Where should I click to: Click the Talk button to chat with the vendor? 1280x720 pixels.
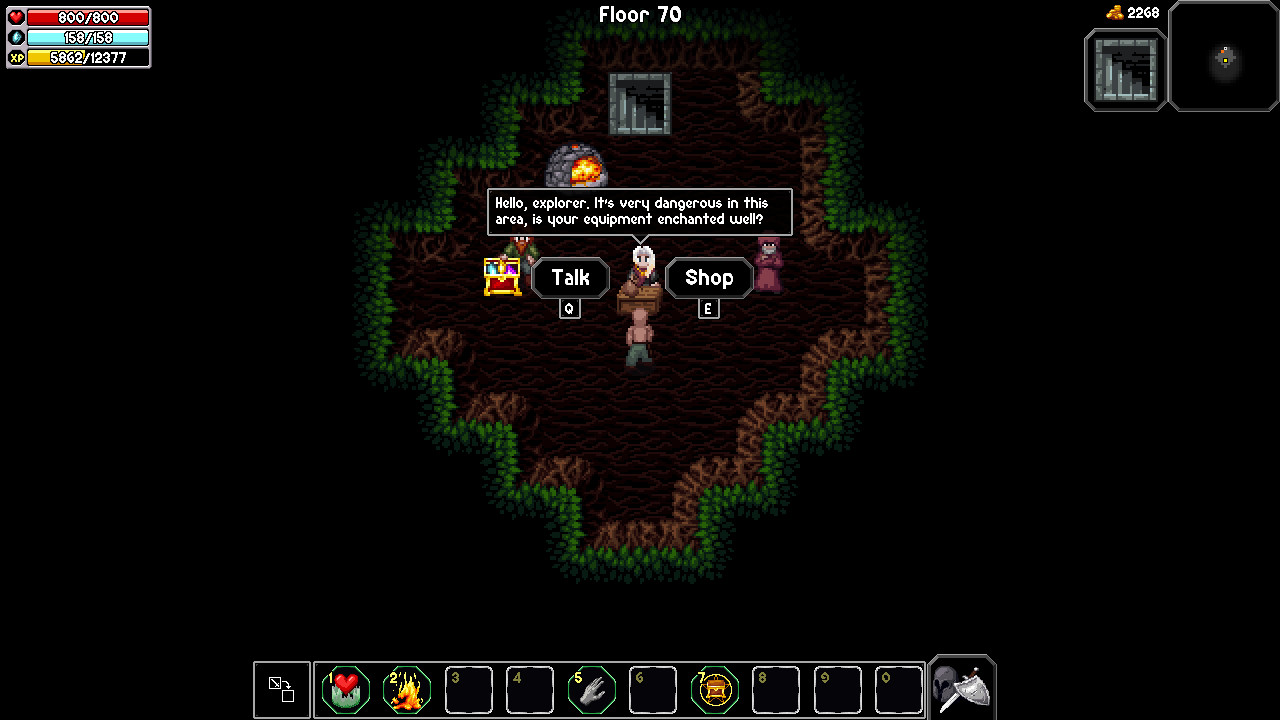pos(570,278)
